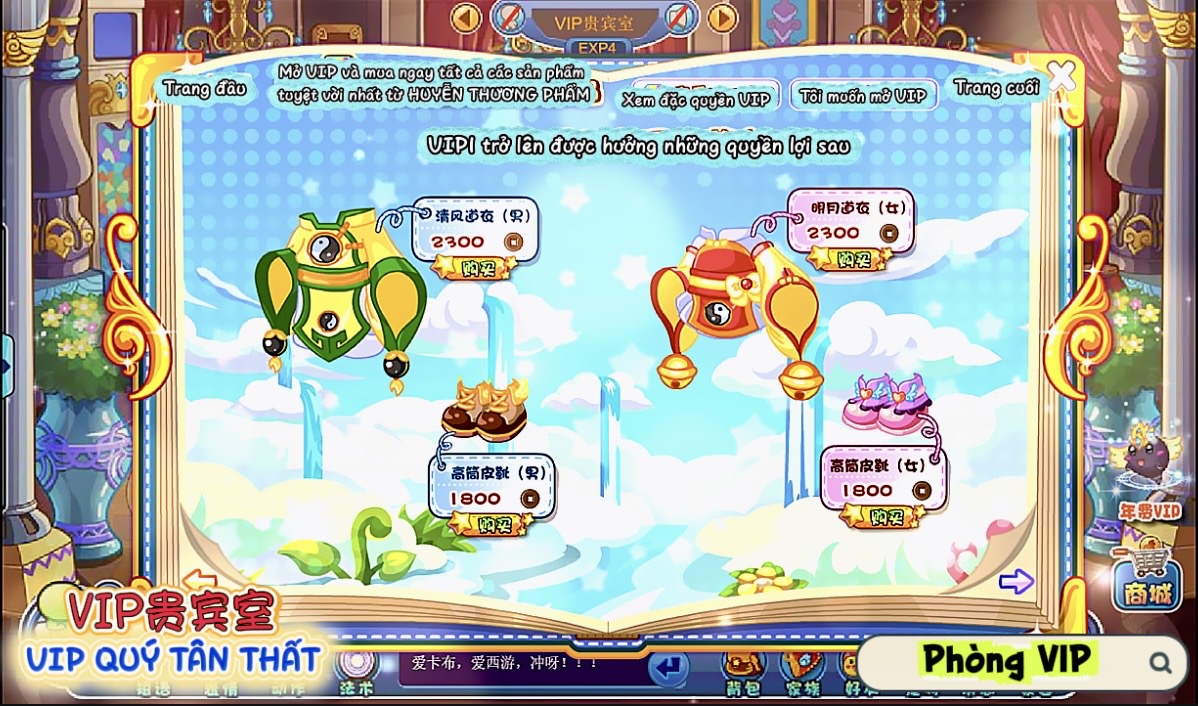Image resolution: width=1198 pixels, height=706 pixels.
Task: Purchase the brown boots for 1800
Action: pos(490,523)
